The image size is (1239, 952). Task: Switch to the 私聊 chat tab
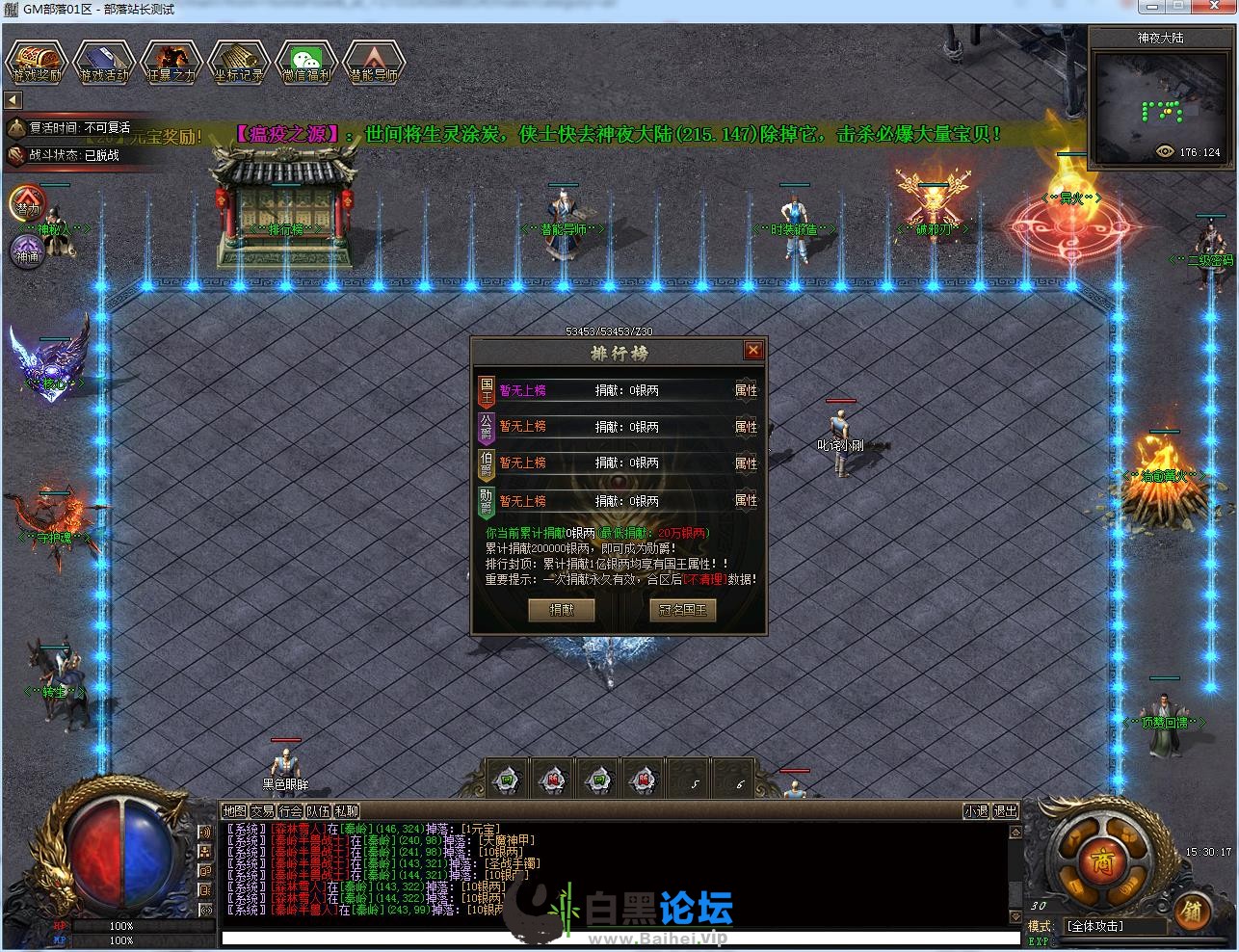pos(346,811)
